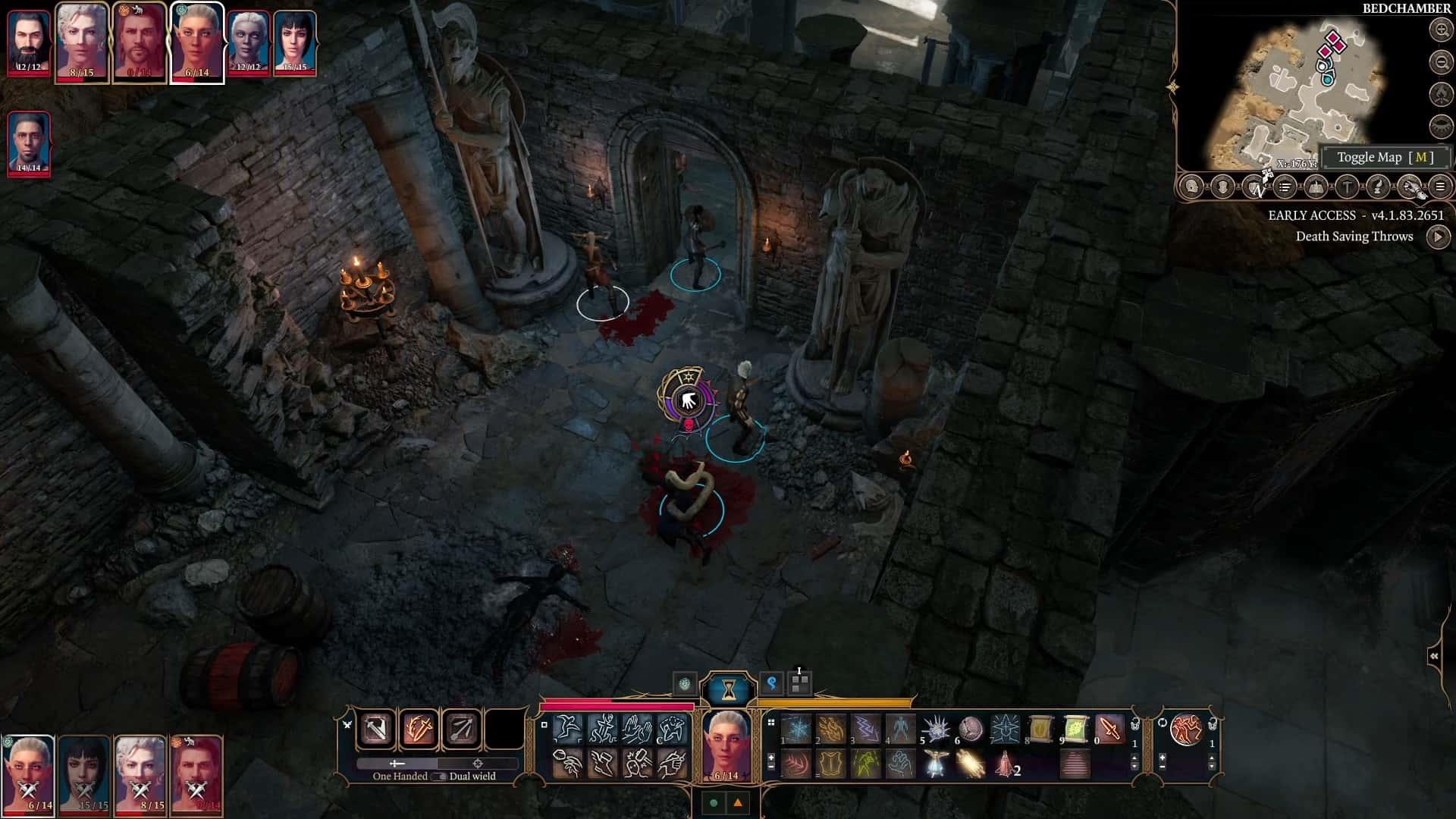Cast the fire spell in hotbar slot 2
Screen dimensions: 1456x819
coord(831,730)
